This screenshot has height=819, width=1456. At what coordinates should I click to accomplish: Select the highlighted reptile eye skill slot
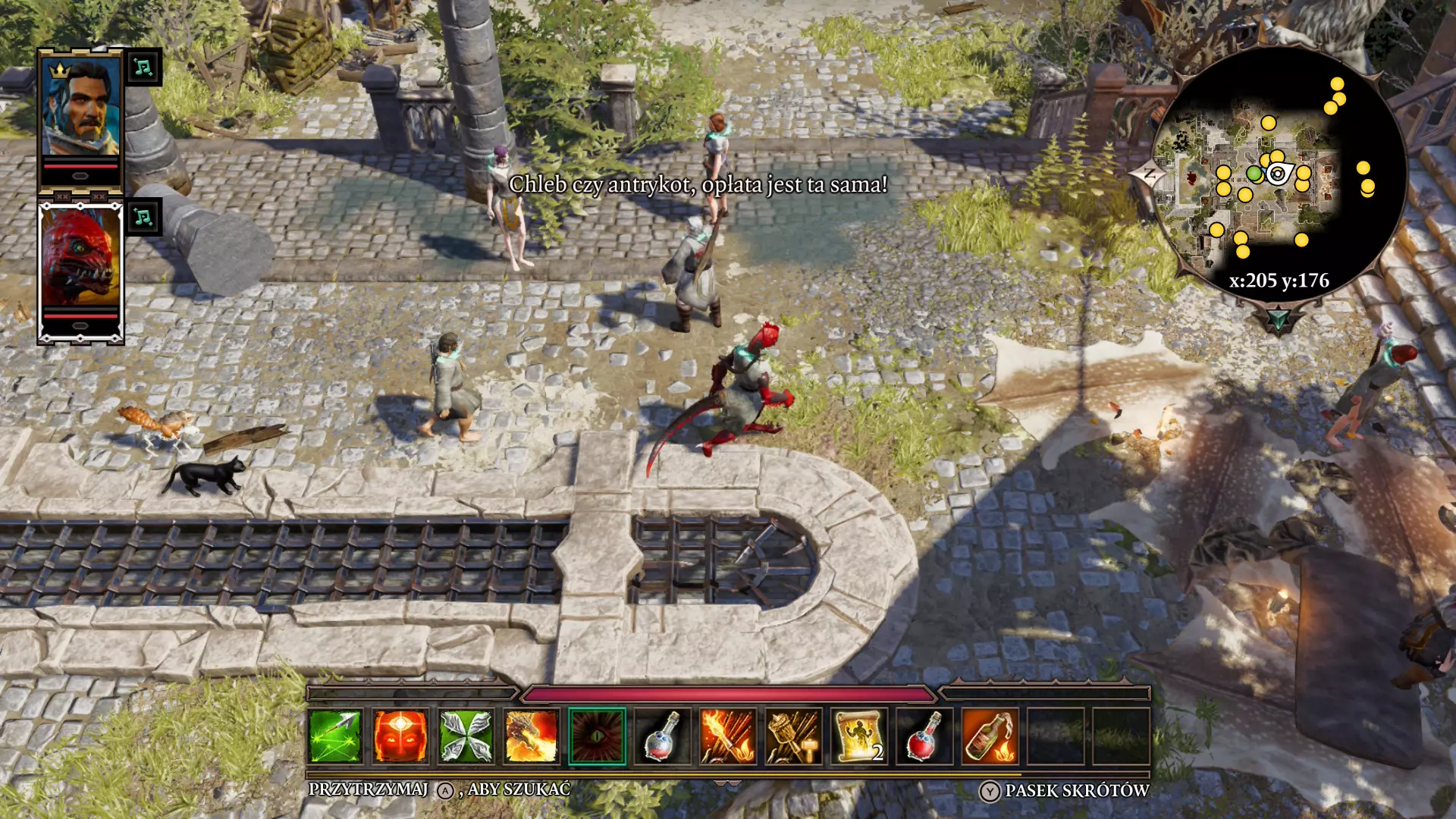point(597,736)
